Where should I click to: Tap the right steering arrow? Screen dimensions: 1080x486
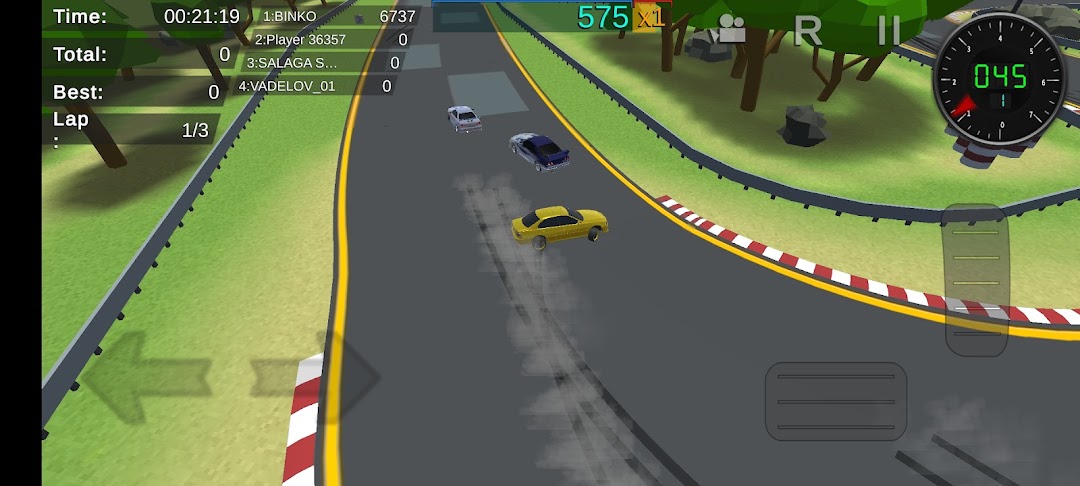pyautogui.click(x=318, y=378)
